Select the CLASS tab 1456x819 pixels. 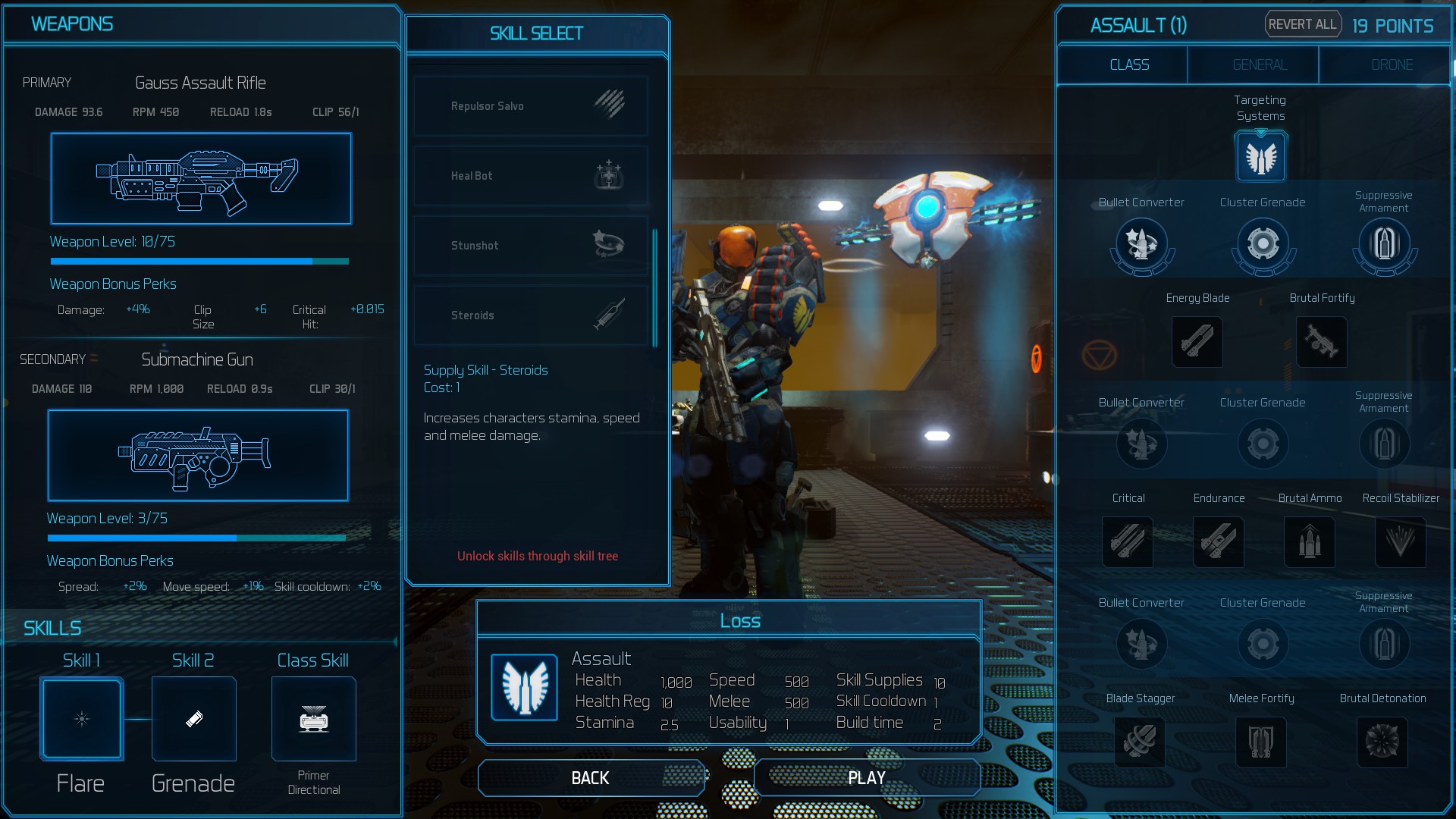click(1129, 65)
